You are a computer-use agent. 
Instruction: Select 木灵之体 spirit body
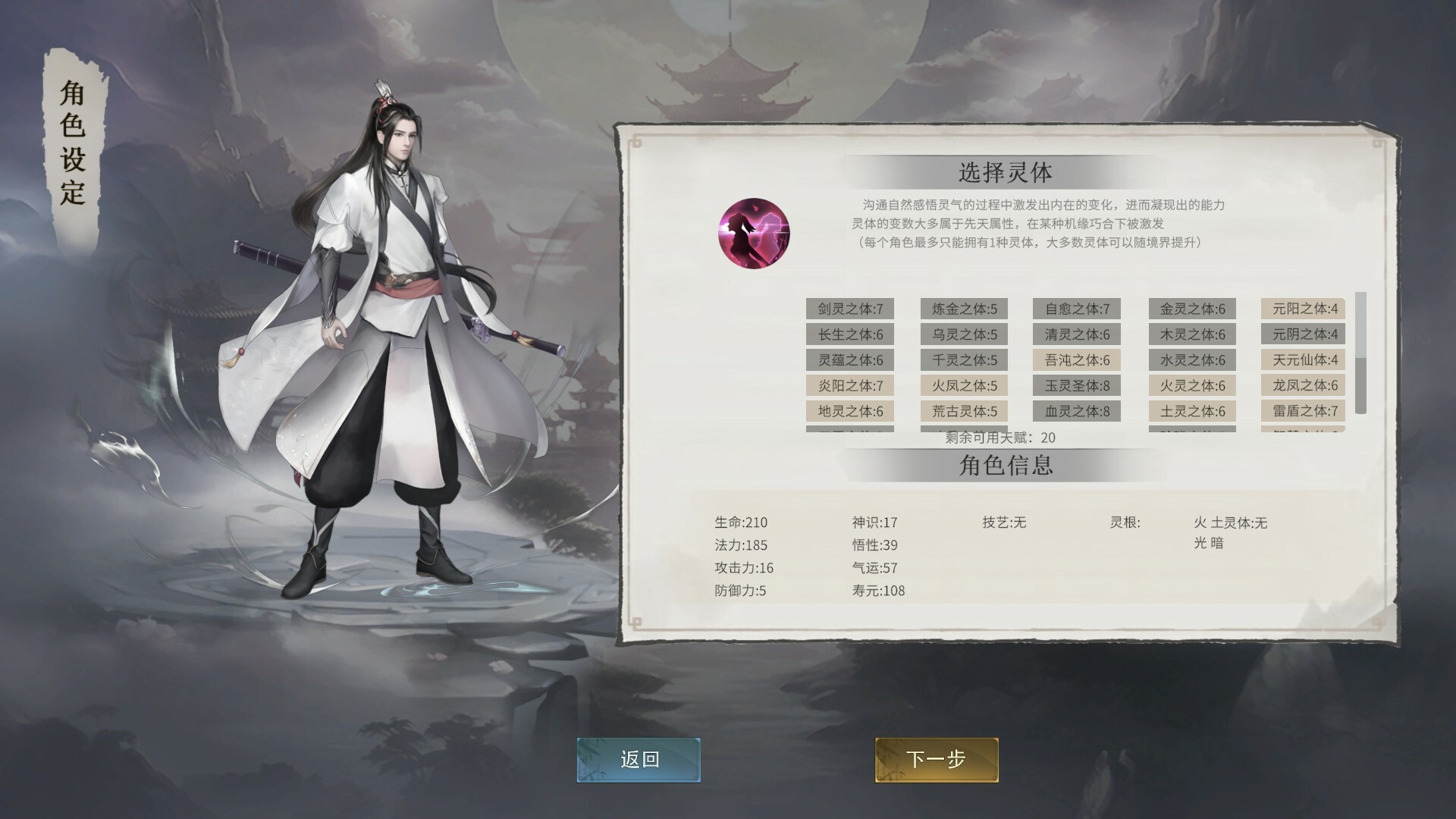[1192, 334]
